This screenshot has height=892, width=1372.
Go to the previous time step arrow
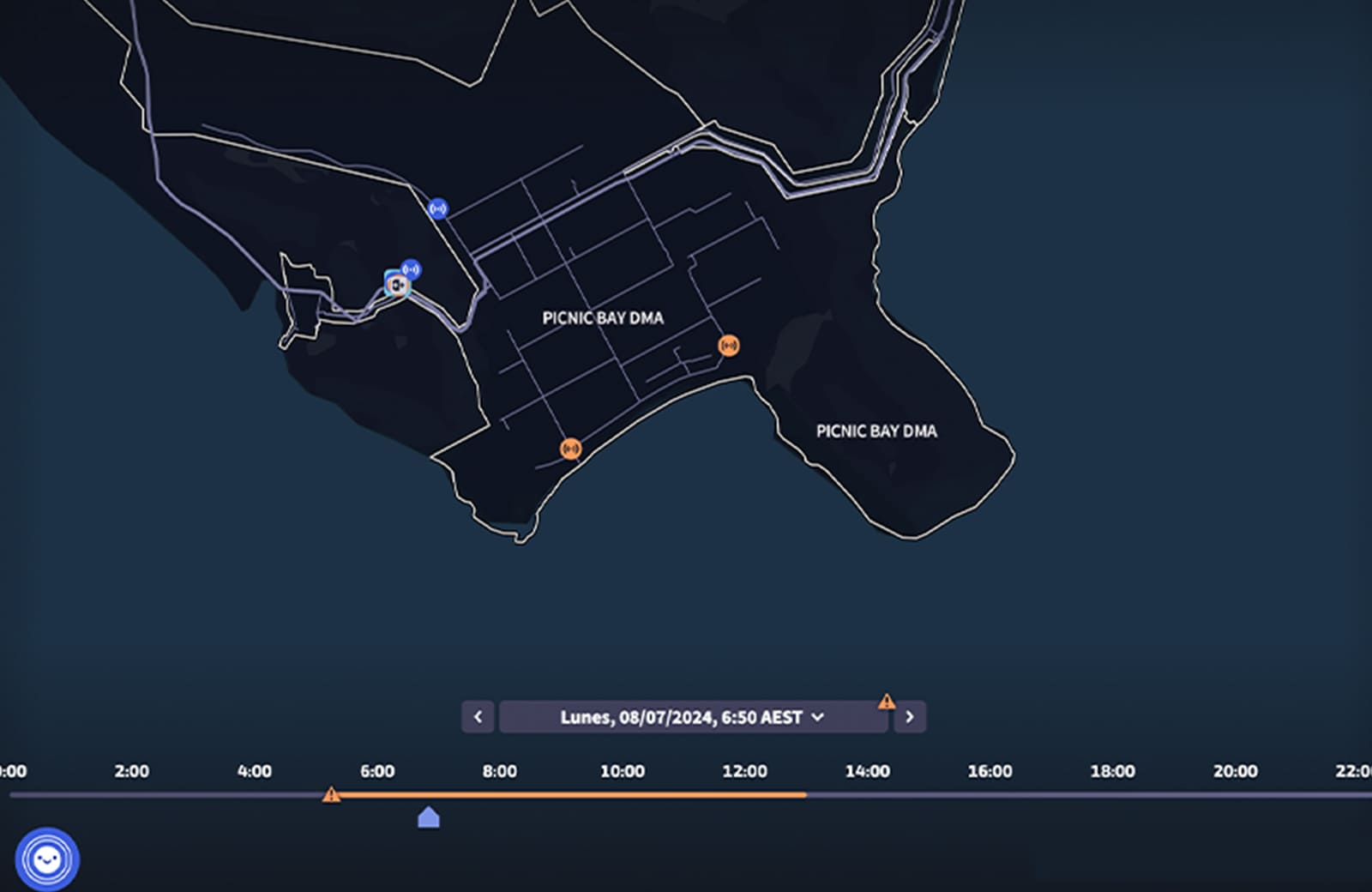tap(478, 717)
